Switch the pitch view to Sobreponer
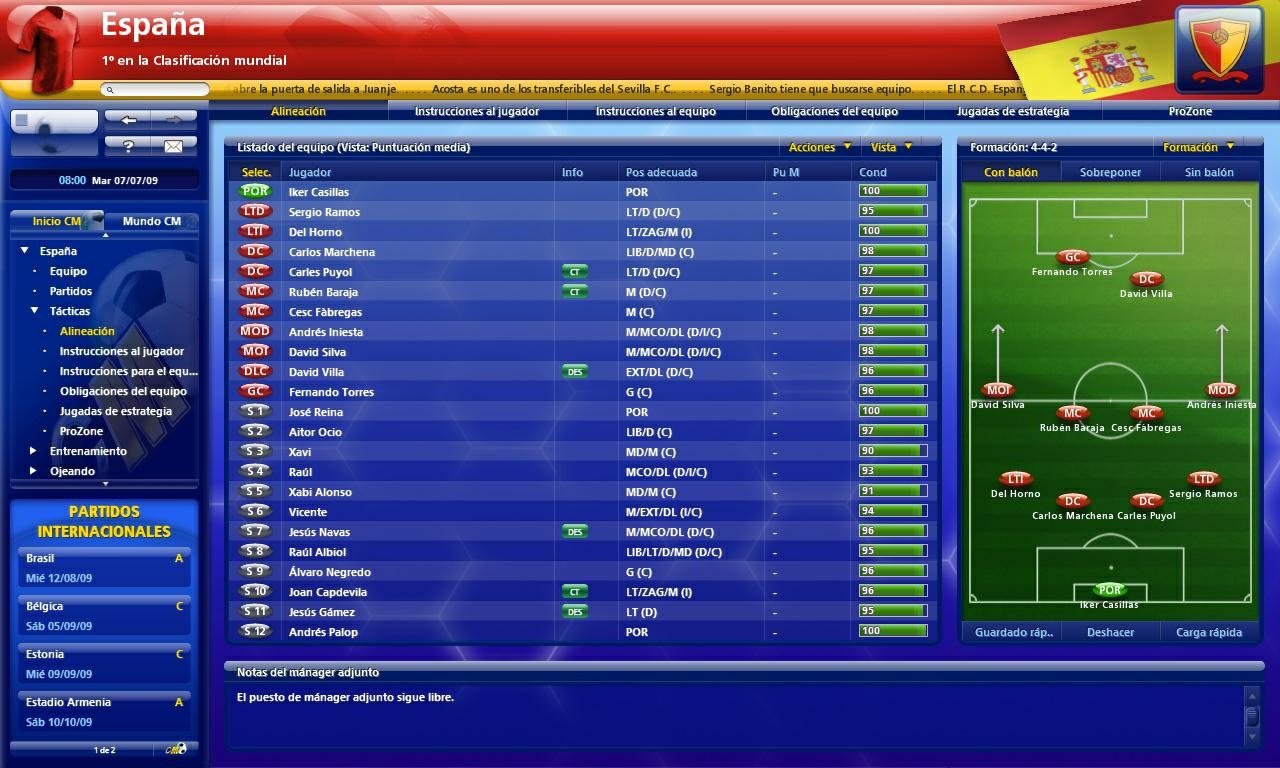Viewport: 1280px width, 768px height. (x=1110, y=171)
